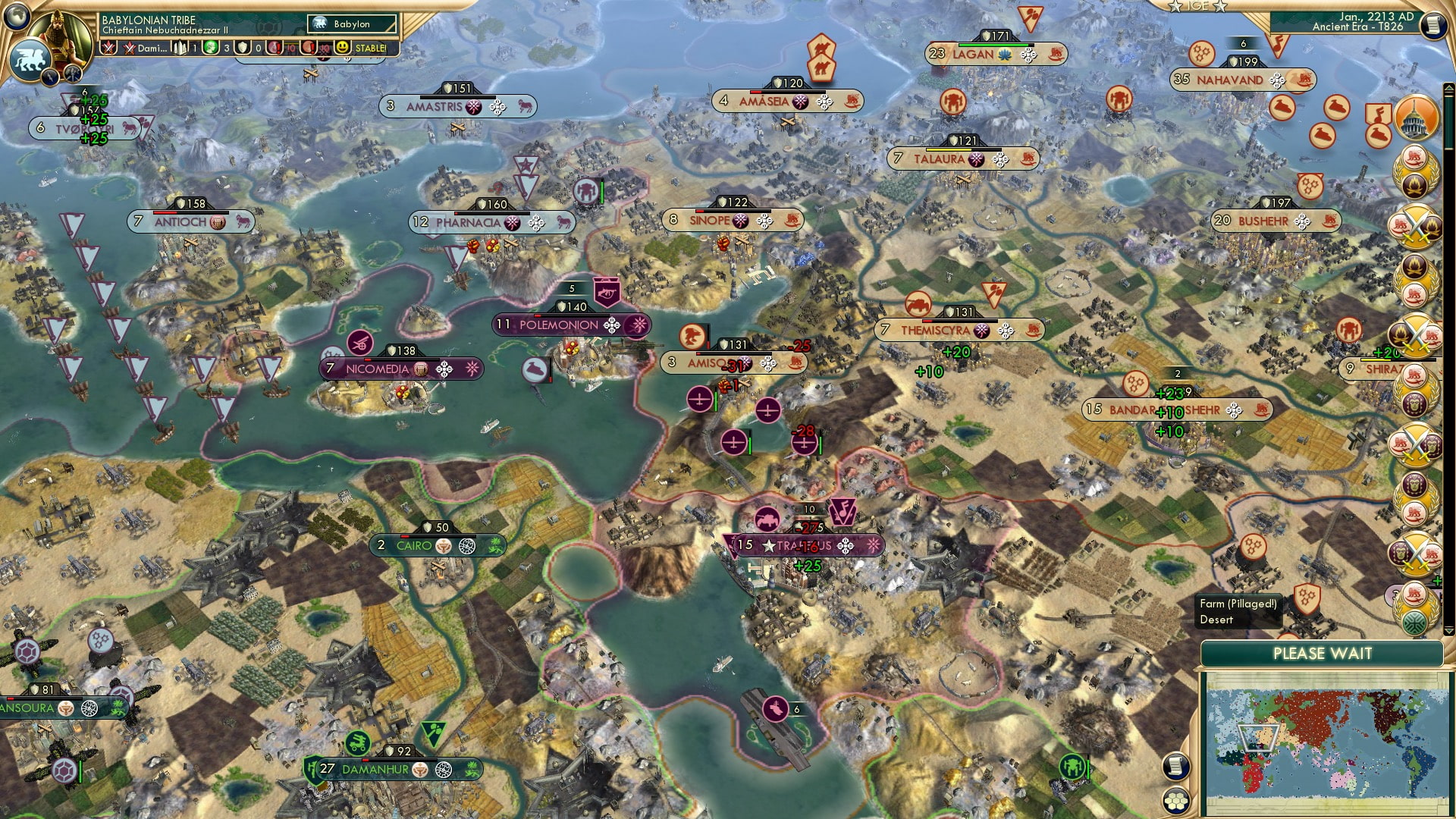1456x819 pixels.
Task: Click the happiness smiley face icon
Action: [x=343, y=47]
